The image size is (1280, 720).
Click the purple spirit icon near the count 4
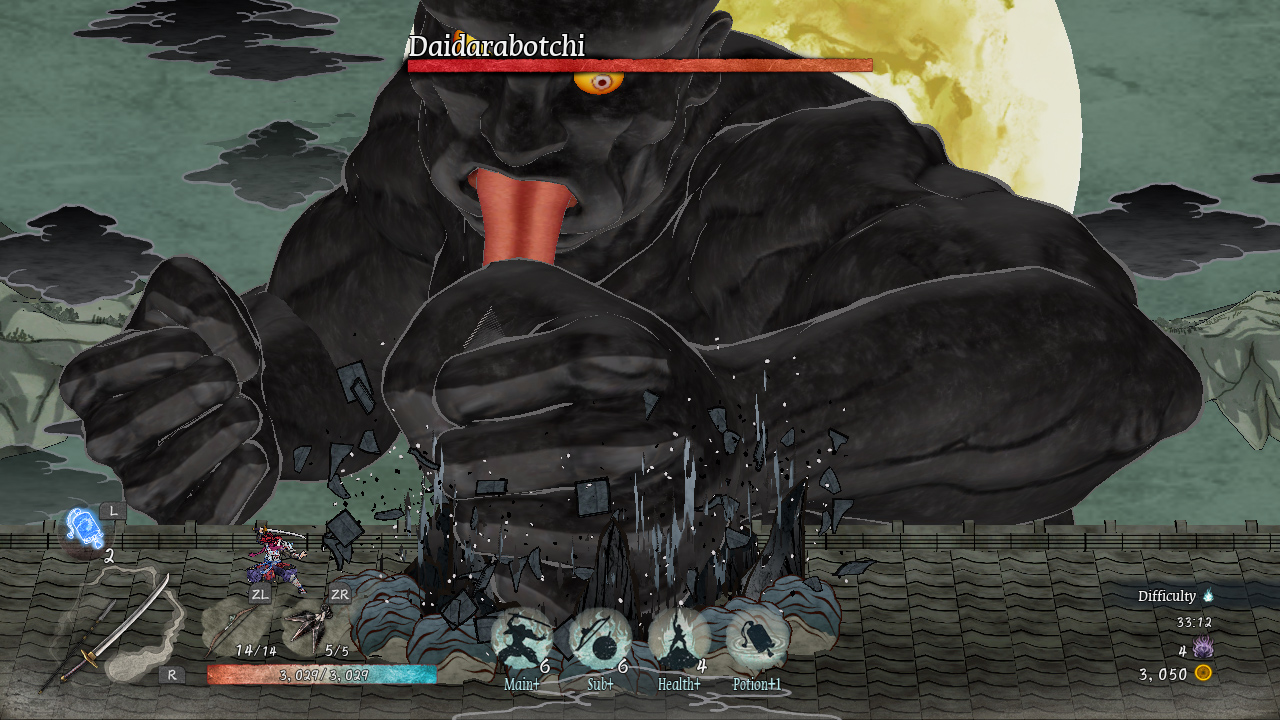(x=1203, y=647)
